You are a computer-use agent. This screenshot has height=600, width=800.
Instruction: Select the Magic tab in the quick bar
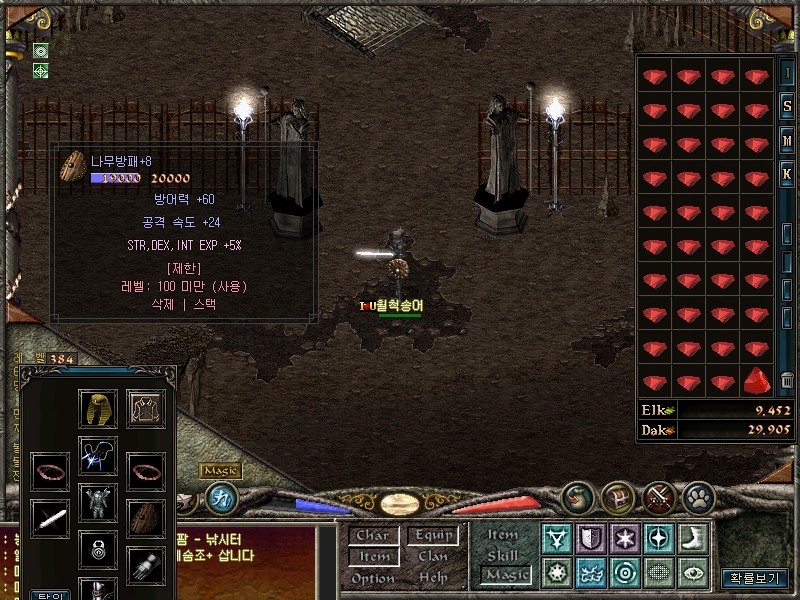pos(505,575)
